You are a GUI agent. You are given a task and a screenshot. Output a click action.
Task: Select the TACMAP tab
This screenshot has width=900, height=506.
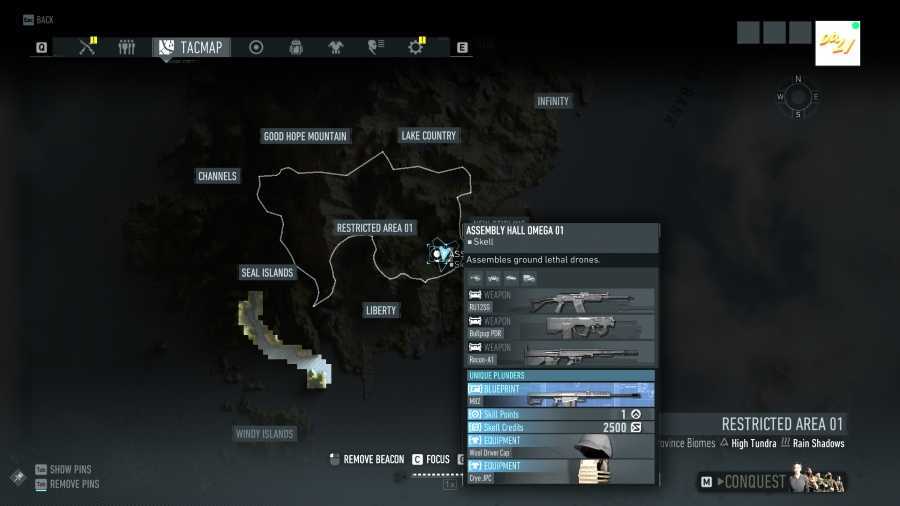pyautogui.click(x=192, y=47)
